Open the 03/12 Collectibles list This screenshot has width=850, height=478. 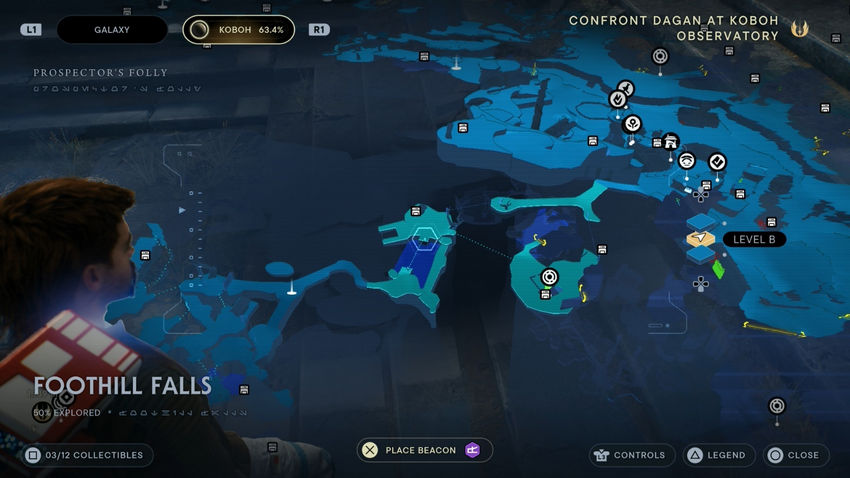(87, 455)
